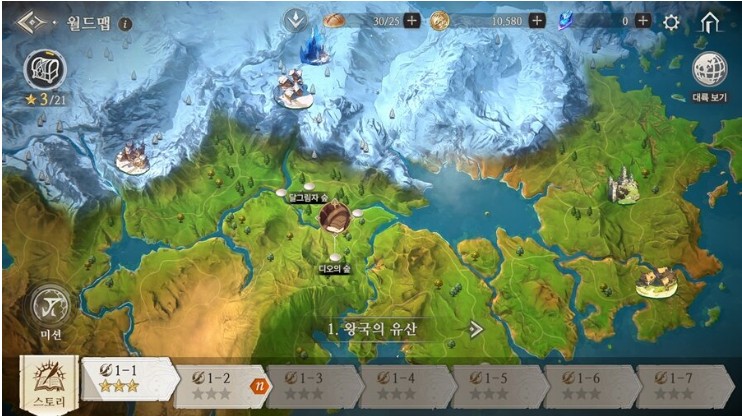Add blue crystals with the plus button
This screenshot has width=742, height=416.
(642, 21)
